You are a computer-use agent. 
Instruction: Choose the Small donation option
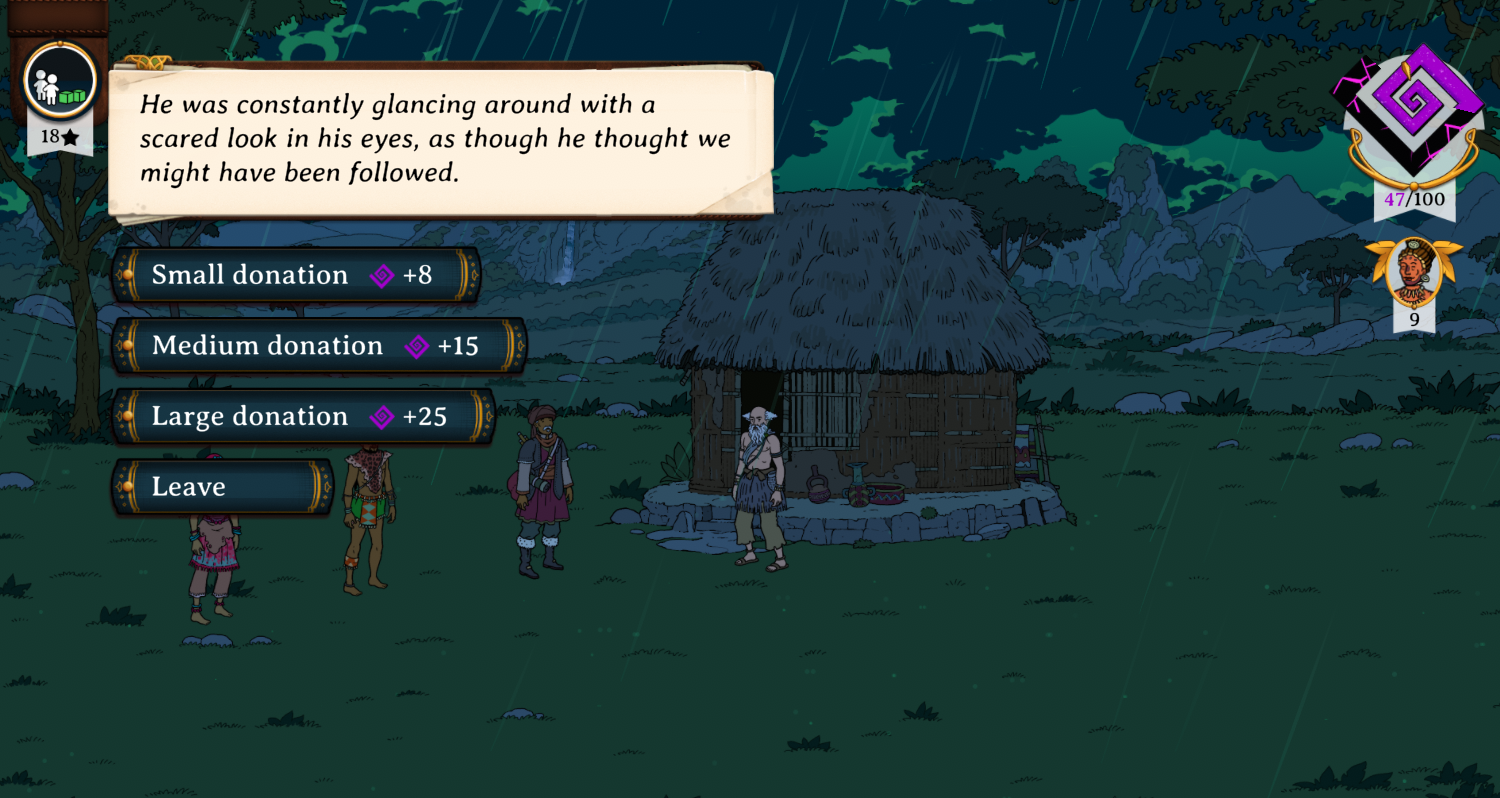[295, 275]
